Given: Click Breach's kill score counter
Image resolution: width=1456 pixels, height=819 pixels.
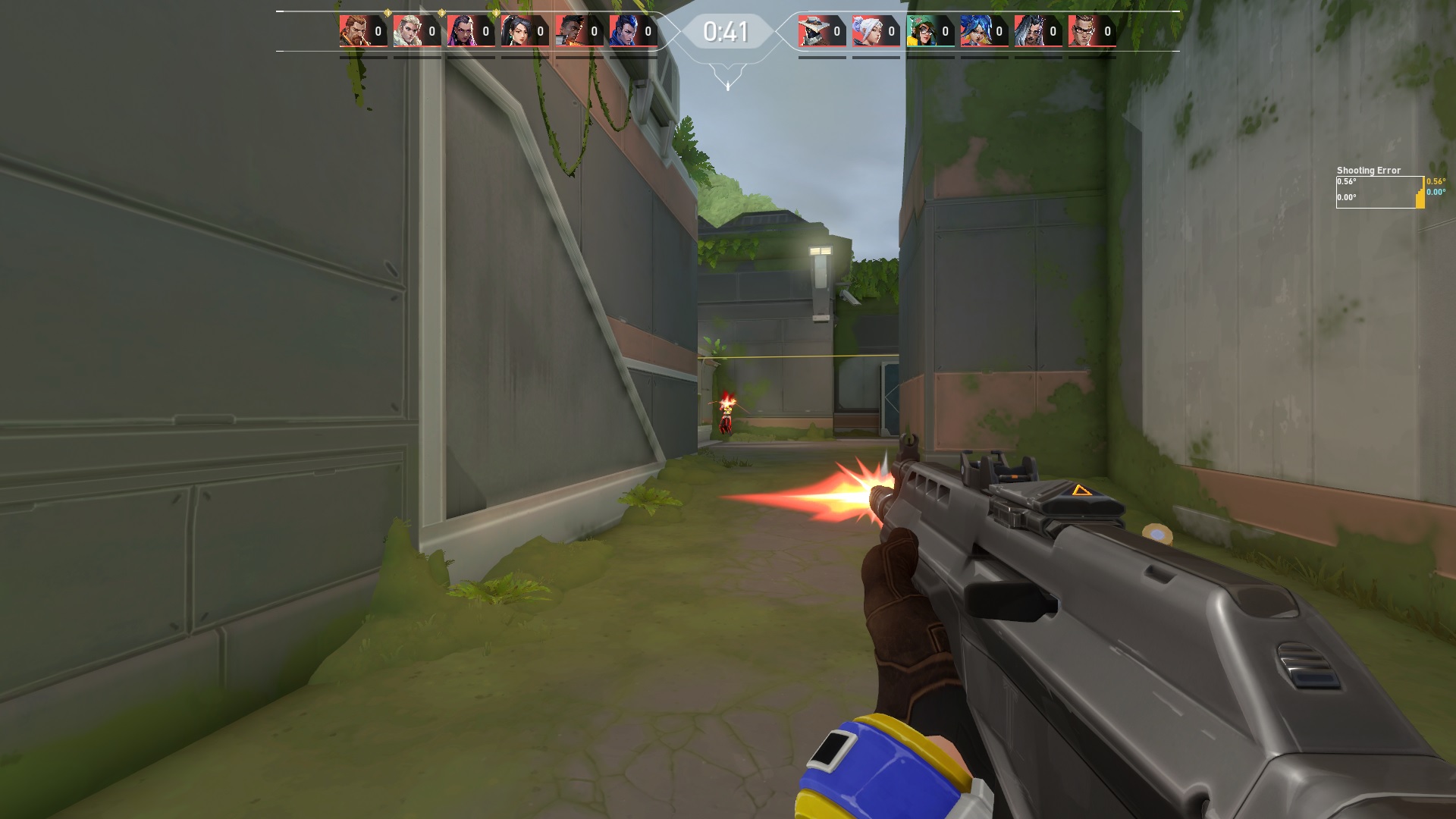Looking at the screenshot, I should click(378, 31).
